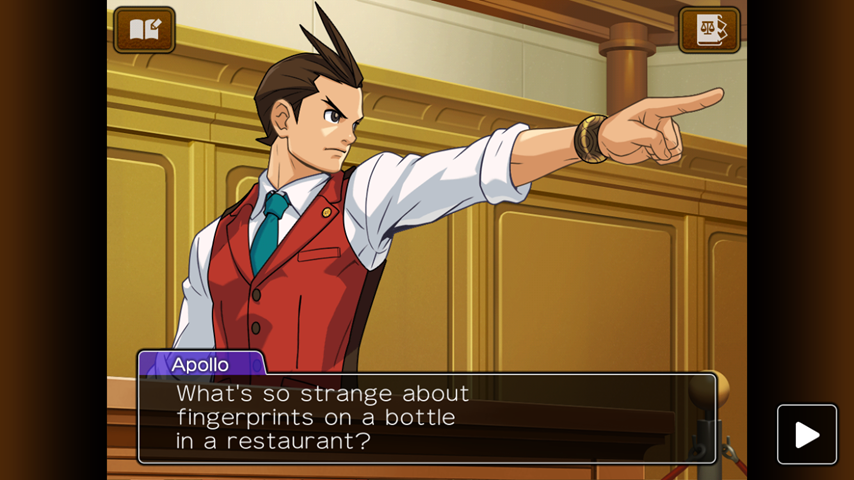Screen dimensions: 854x480
Task: Open the Court Record scales icon
Action: [709, 30]
